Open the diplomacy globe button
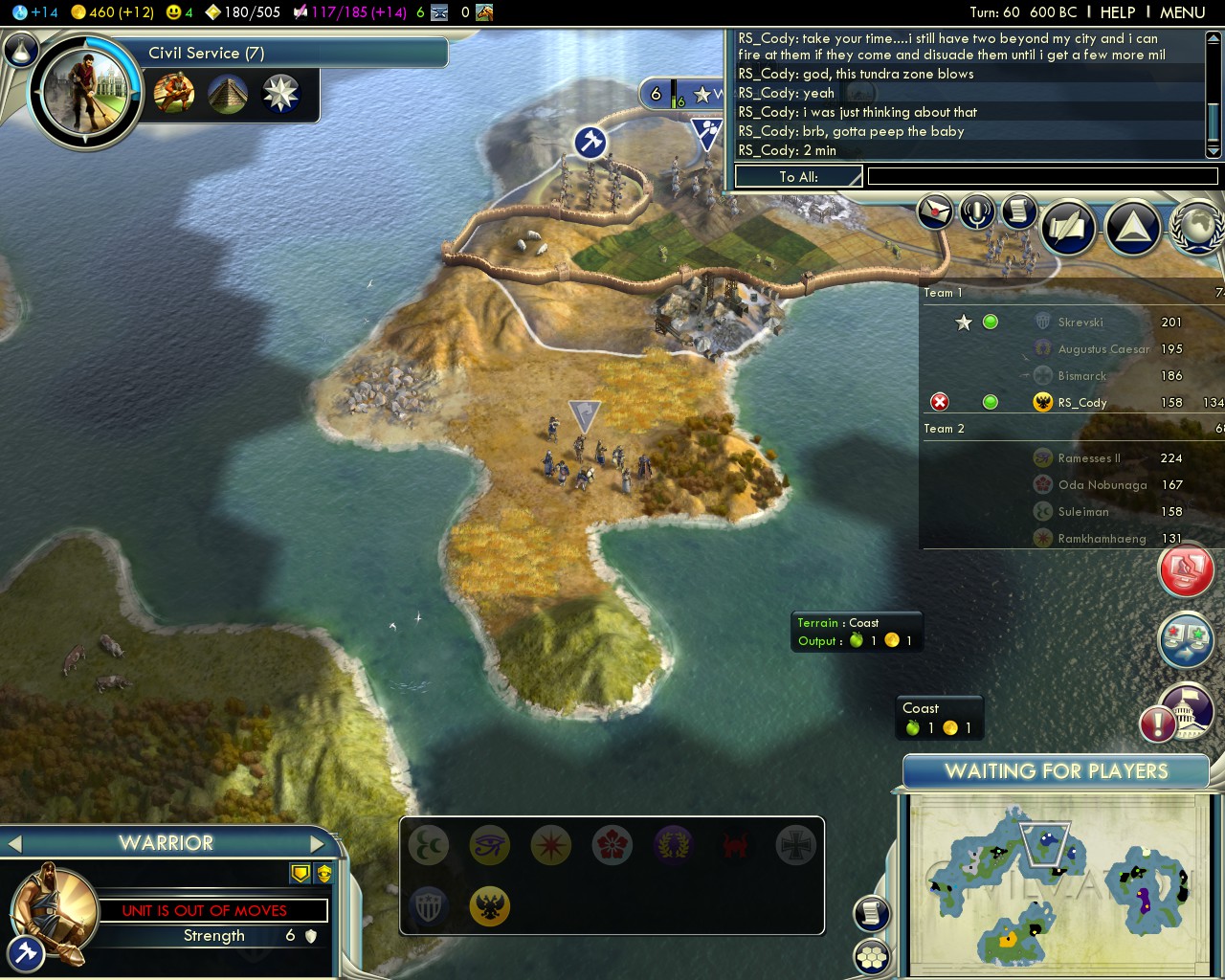Image resolution: width=1225 pixels, height=980 pixels. click(x=1197, y=228)
